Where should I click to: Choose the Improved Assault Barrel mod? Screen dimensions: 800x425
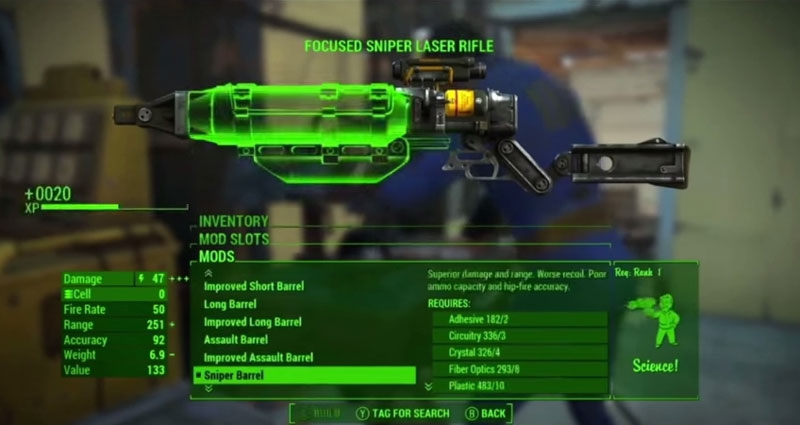point(258,358)
